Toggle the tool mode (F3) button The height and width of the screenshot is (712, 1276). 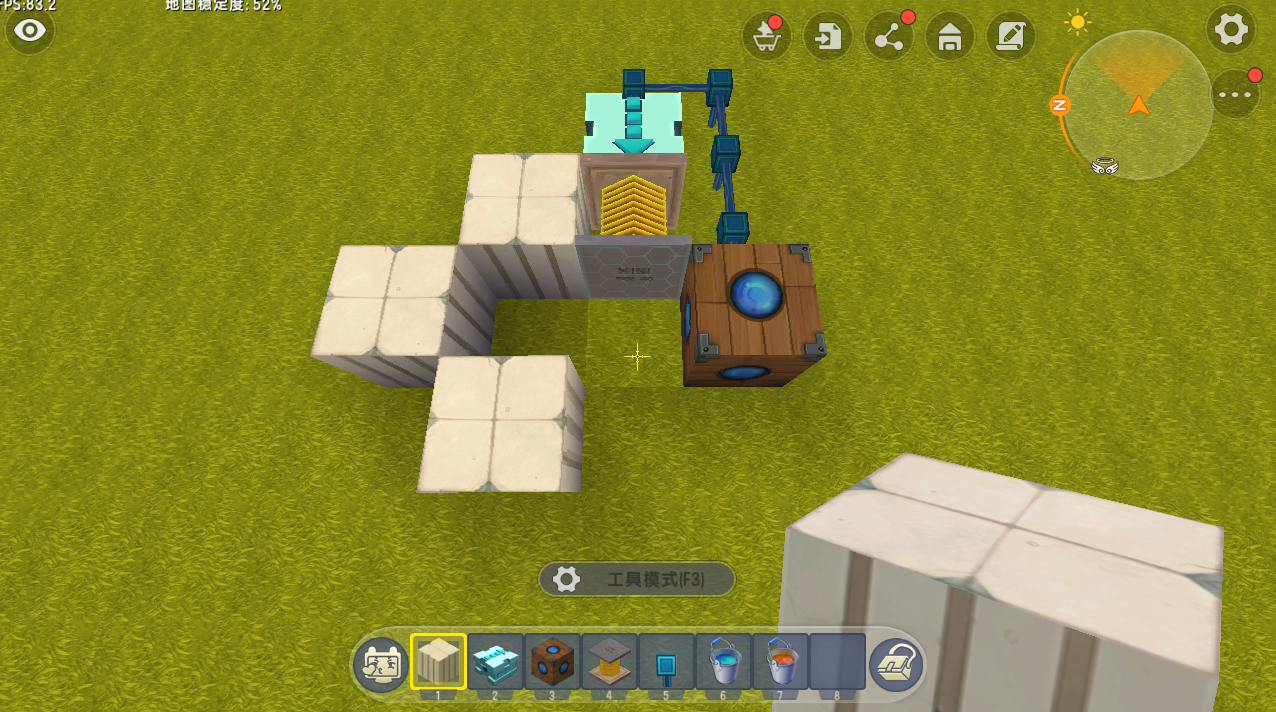[637, 579]
